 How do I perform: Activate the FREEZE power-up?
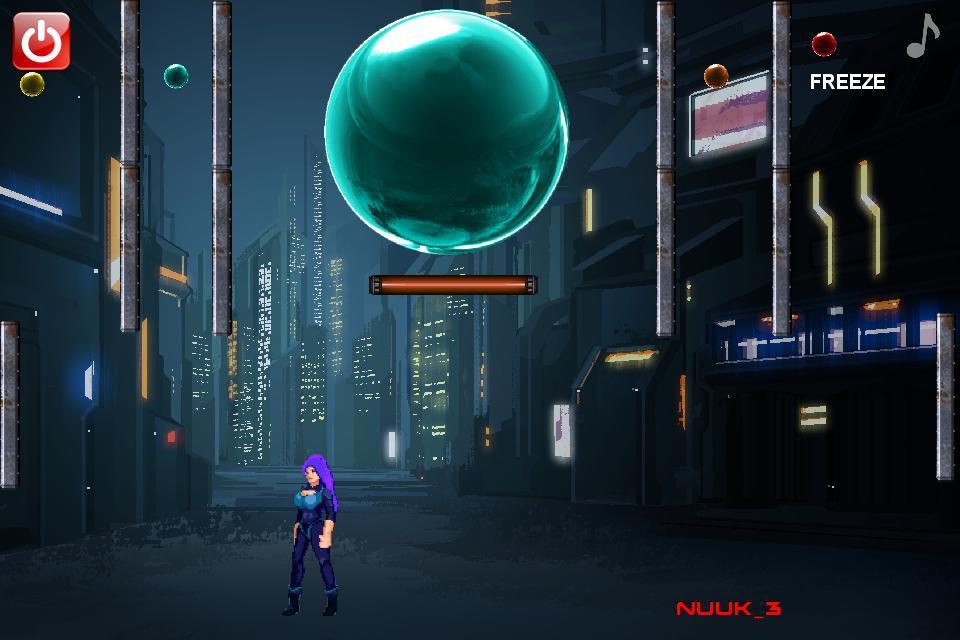point(847,82)
